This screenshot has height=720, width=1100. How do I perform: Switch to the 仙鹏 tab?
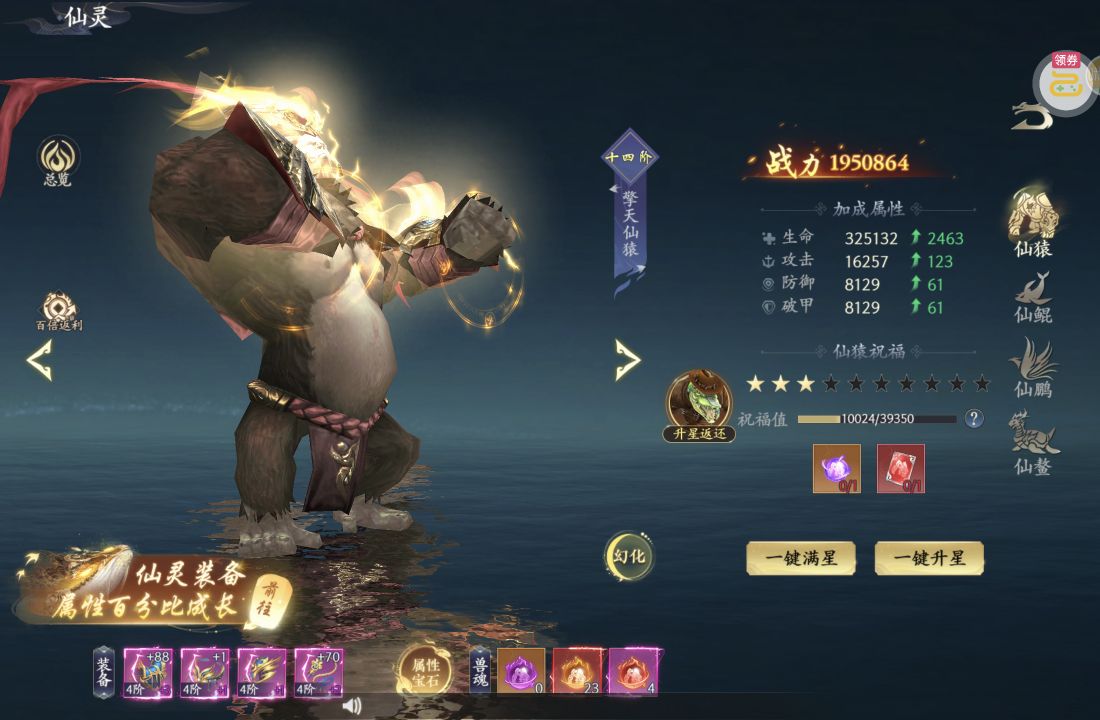coord(1033,368)
